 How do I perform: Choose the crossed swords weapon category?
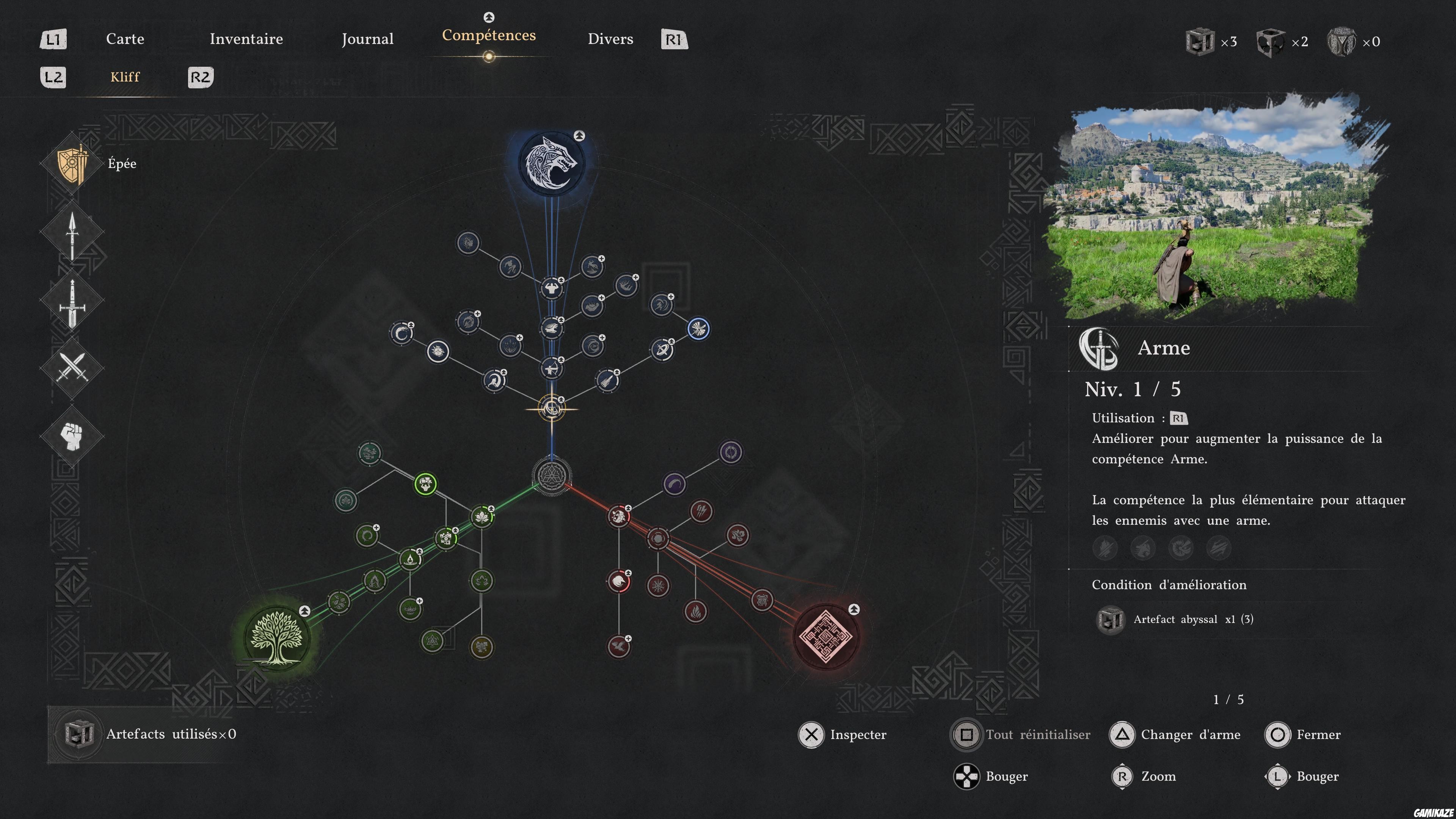(72, 369)
